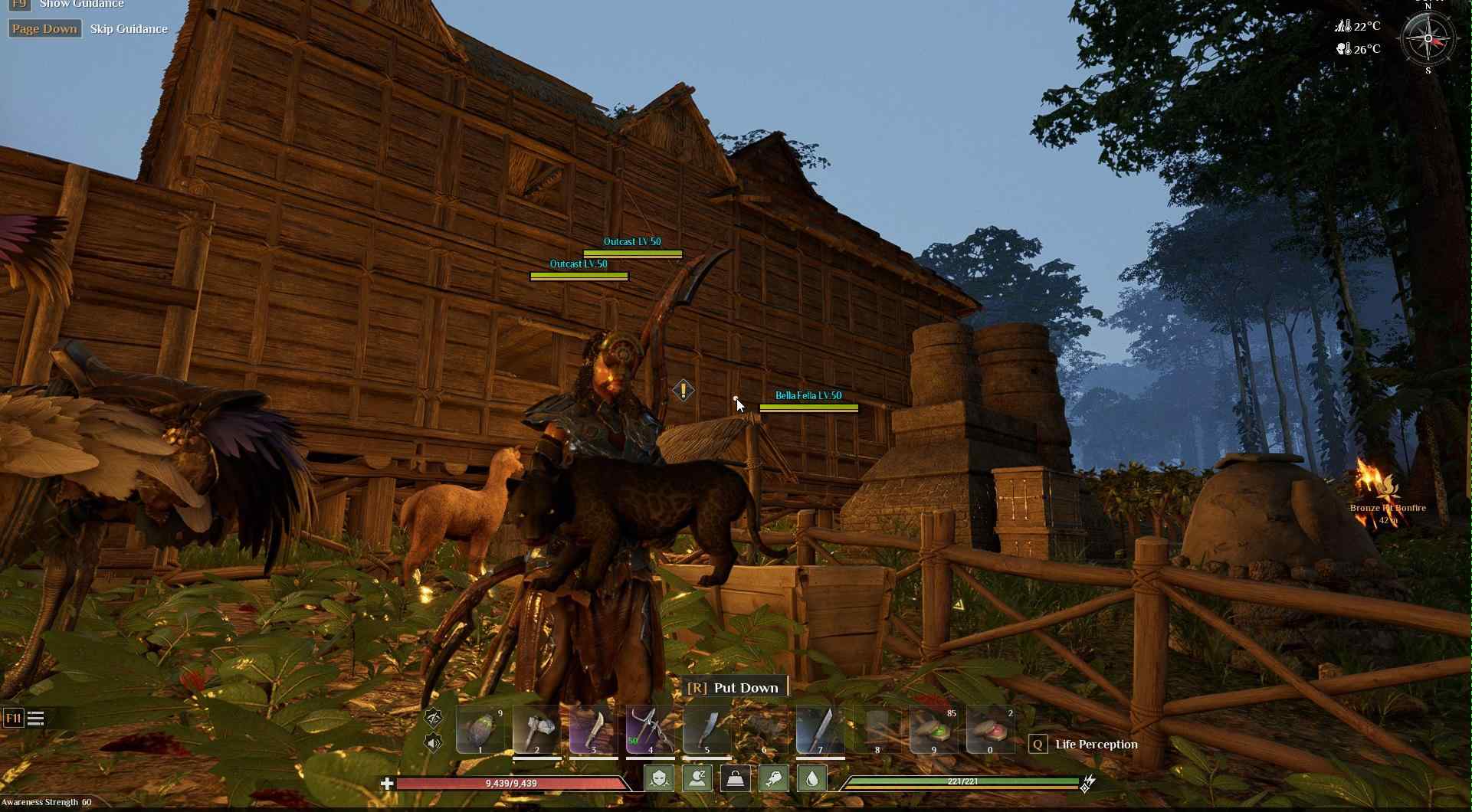This screenshot has height=812, width=1472.
Task: Click the speaker sound icon beside hotbar
Action: [x=433, y=742]
